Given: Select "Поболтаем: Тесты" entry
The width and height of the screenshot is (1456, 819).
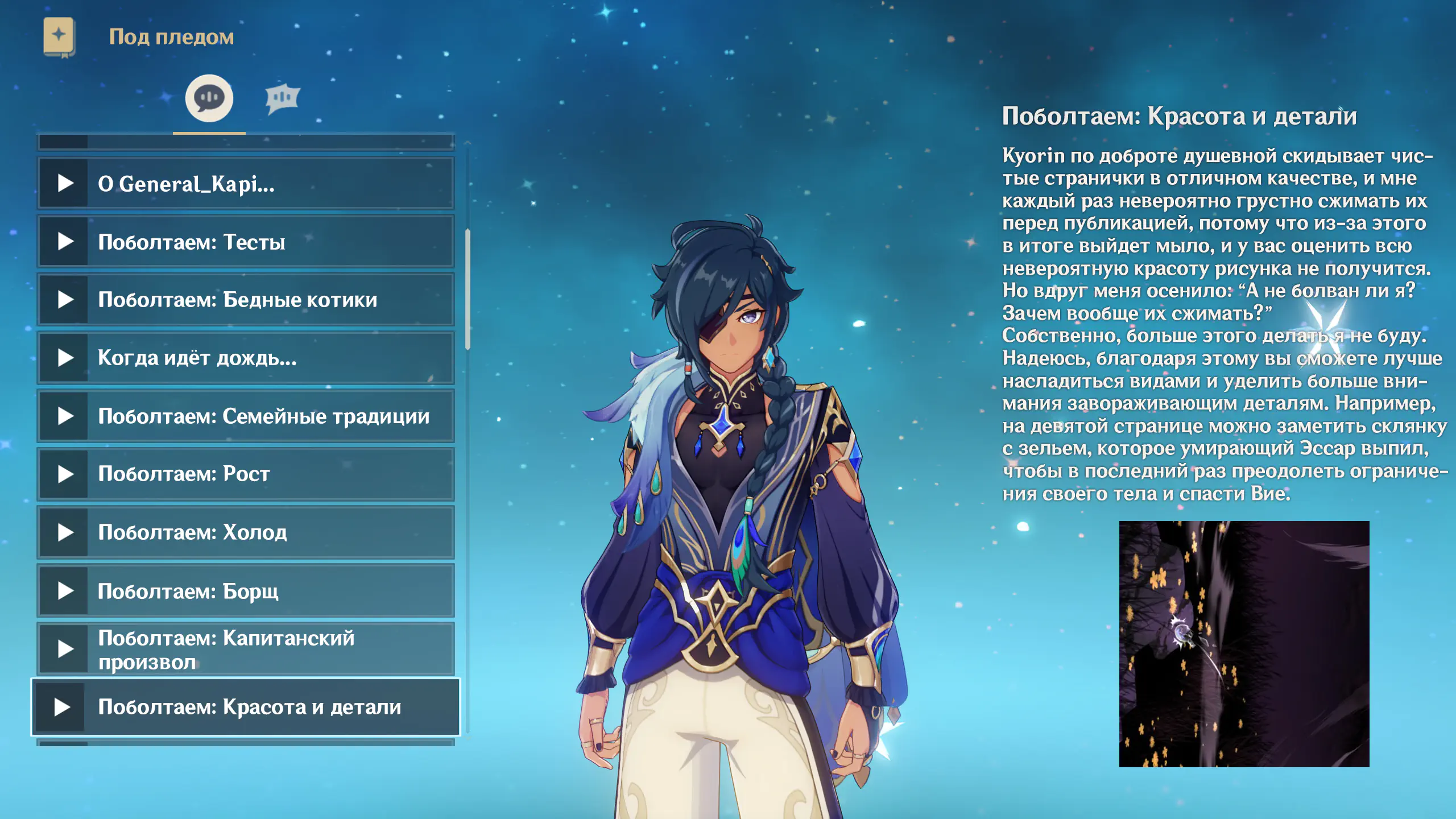Looking at the screenshot, I should (x=246, y=242).
